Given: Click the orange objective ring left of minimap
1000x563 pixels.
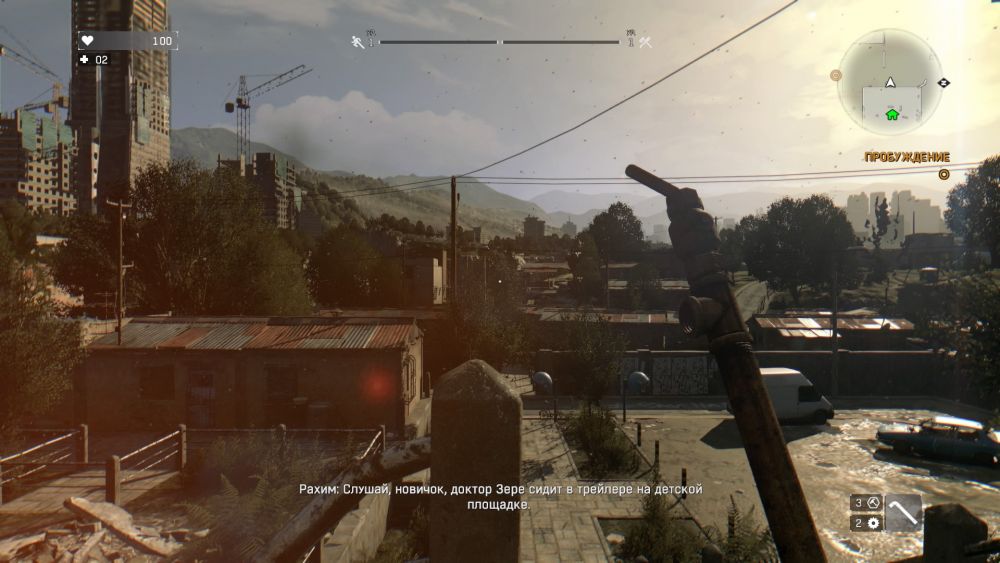Looking at the screenshot, I should [x=836, y=75].
